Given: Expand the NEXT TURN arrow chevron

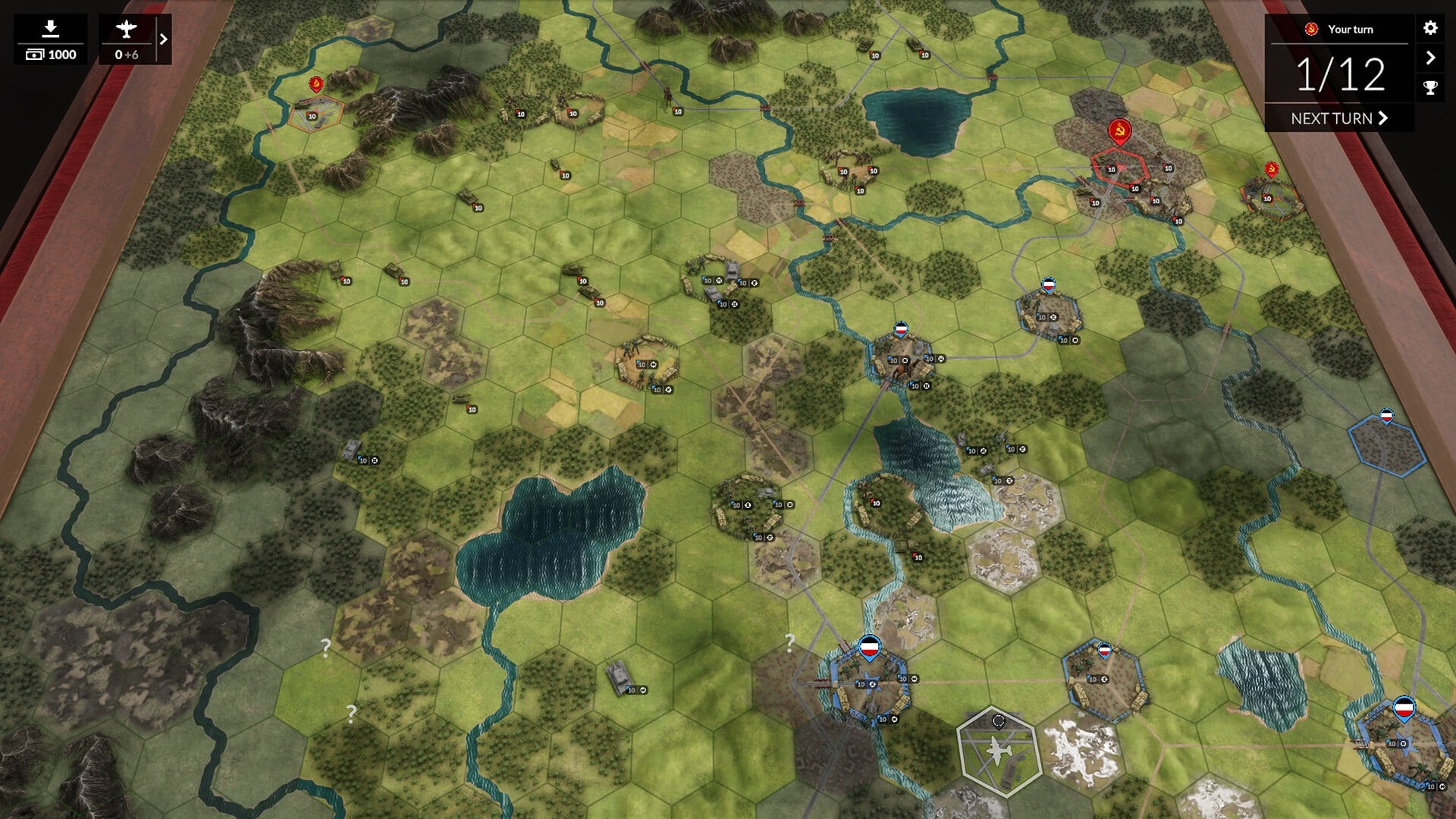Looking at the screenshot, I should pyautogui.click(x=1384, y=118).
